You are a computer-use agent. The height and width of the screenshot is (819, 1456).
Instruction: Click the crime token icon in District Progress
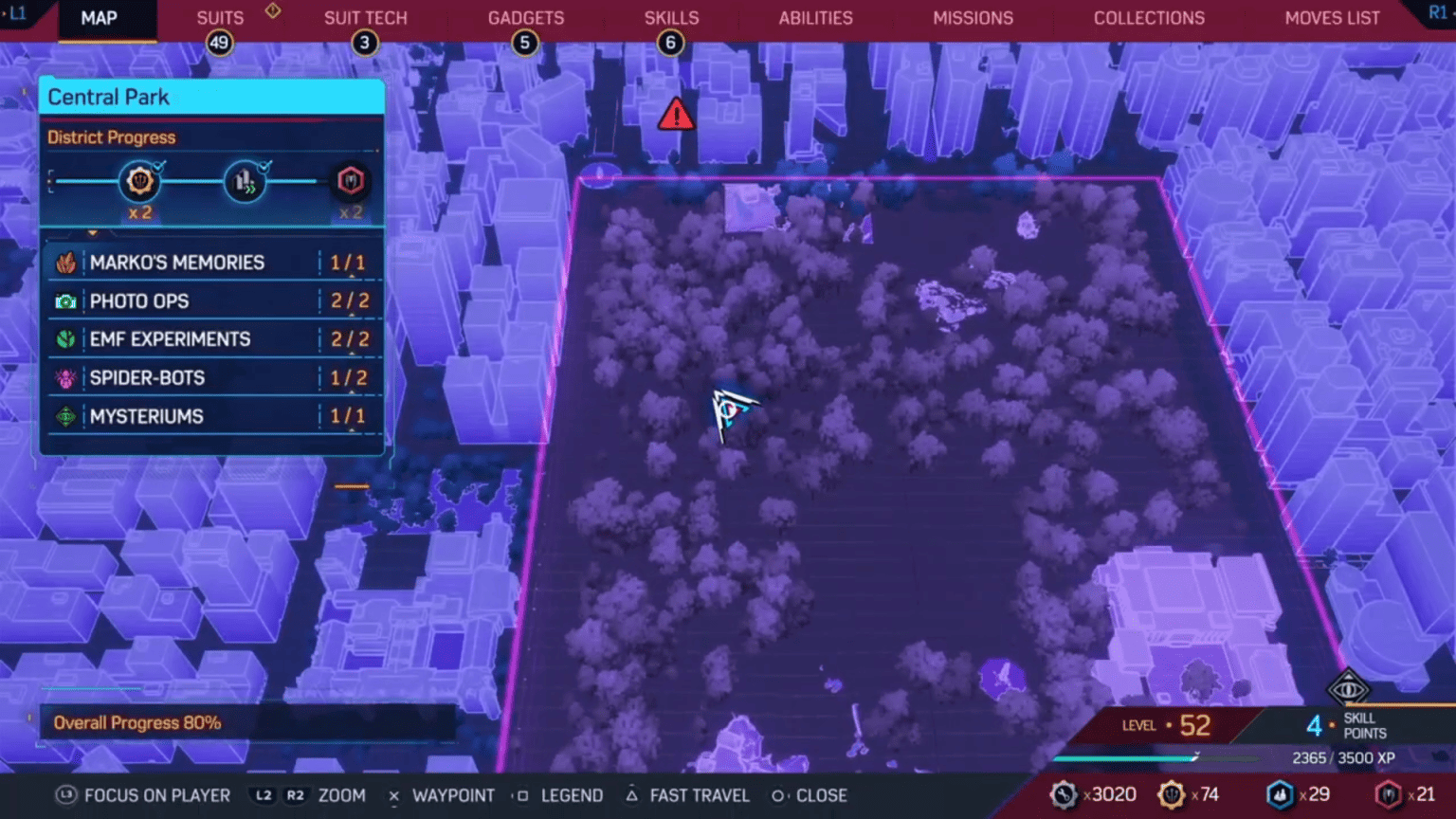pos(140,182)
